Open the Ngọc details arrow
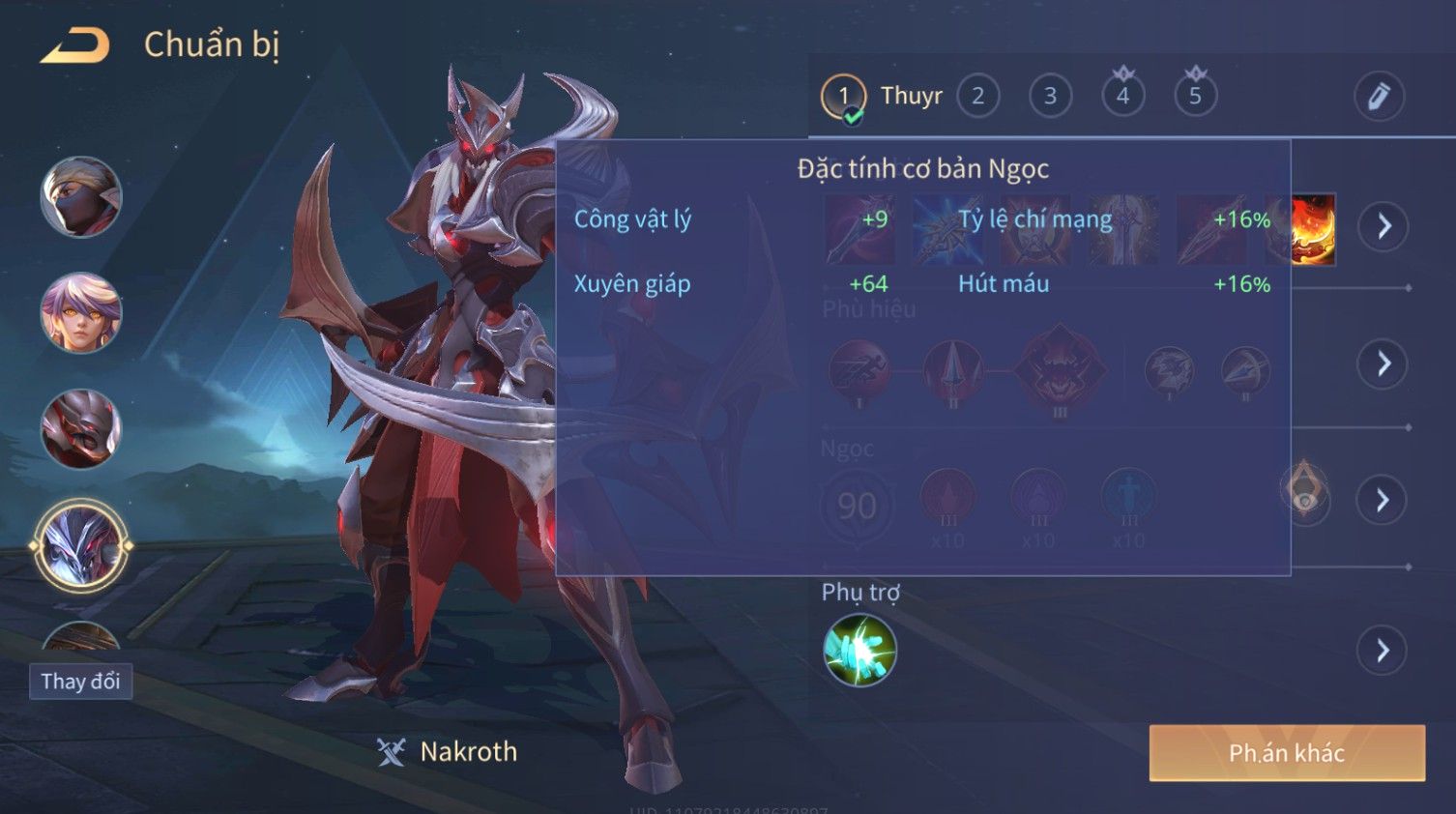 (x=1383, y=500)
